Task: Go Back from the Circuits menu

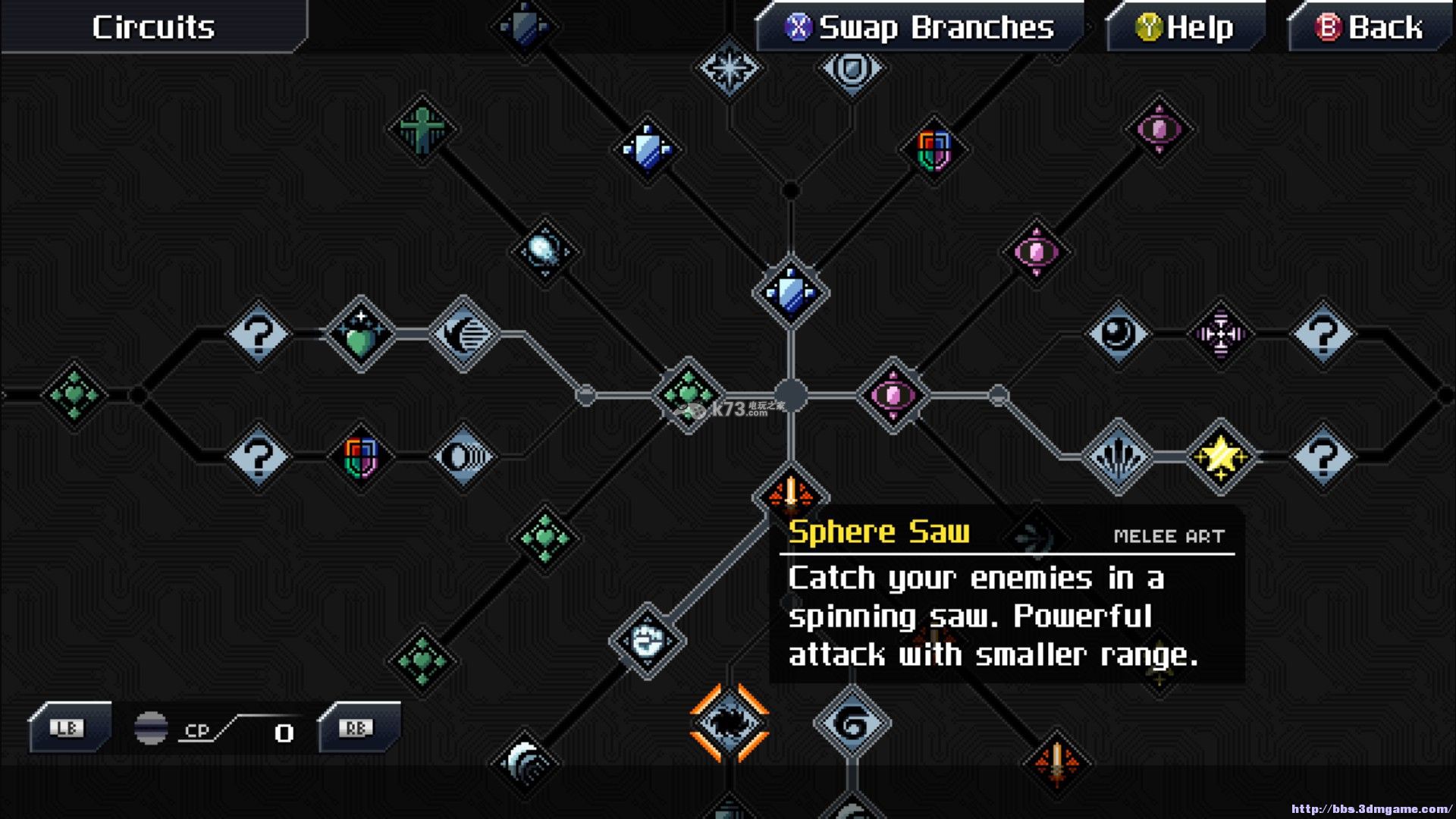Action: click(1369, 27)
